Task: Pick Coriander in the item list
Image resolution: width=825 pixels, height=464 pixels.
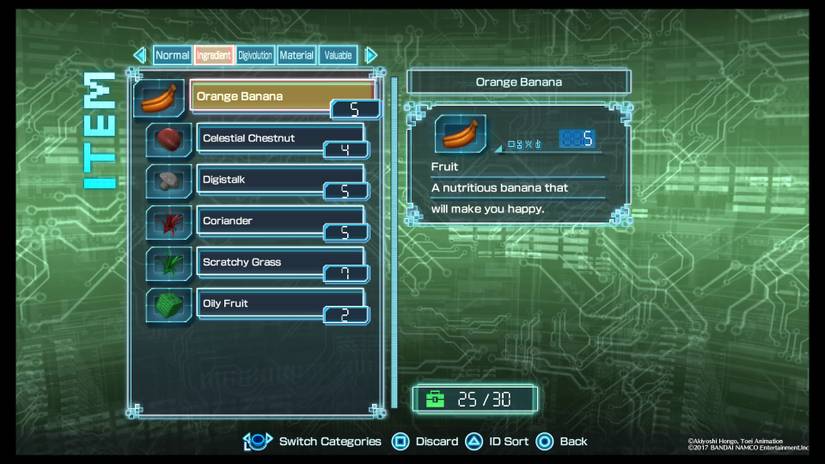Action: coord(280,221)
